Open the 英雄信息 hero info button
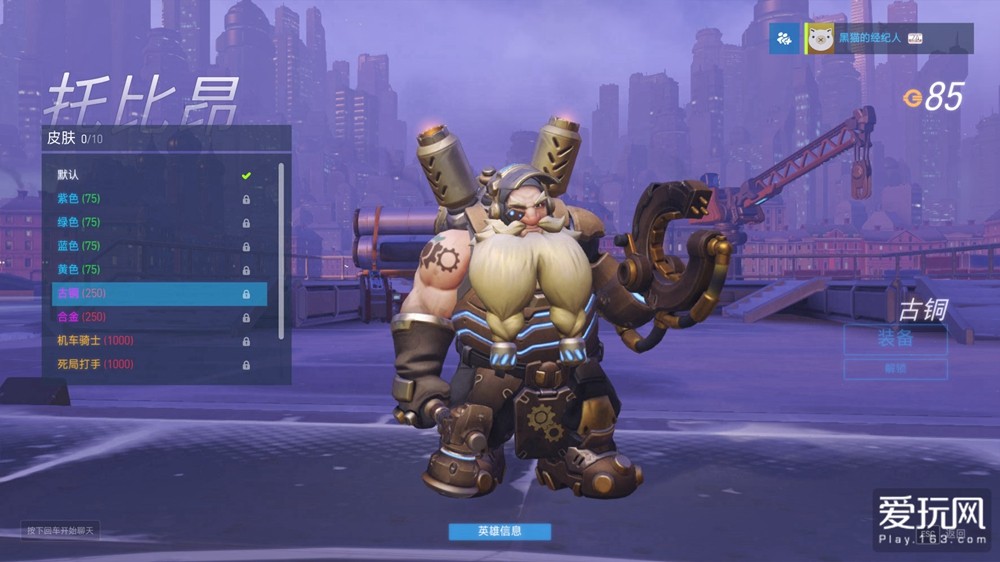The width and height of the screenshot is (1000, 562). click(499, 531)
